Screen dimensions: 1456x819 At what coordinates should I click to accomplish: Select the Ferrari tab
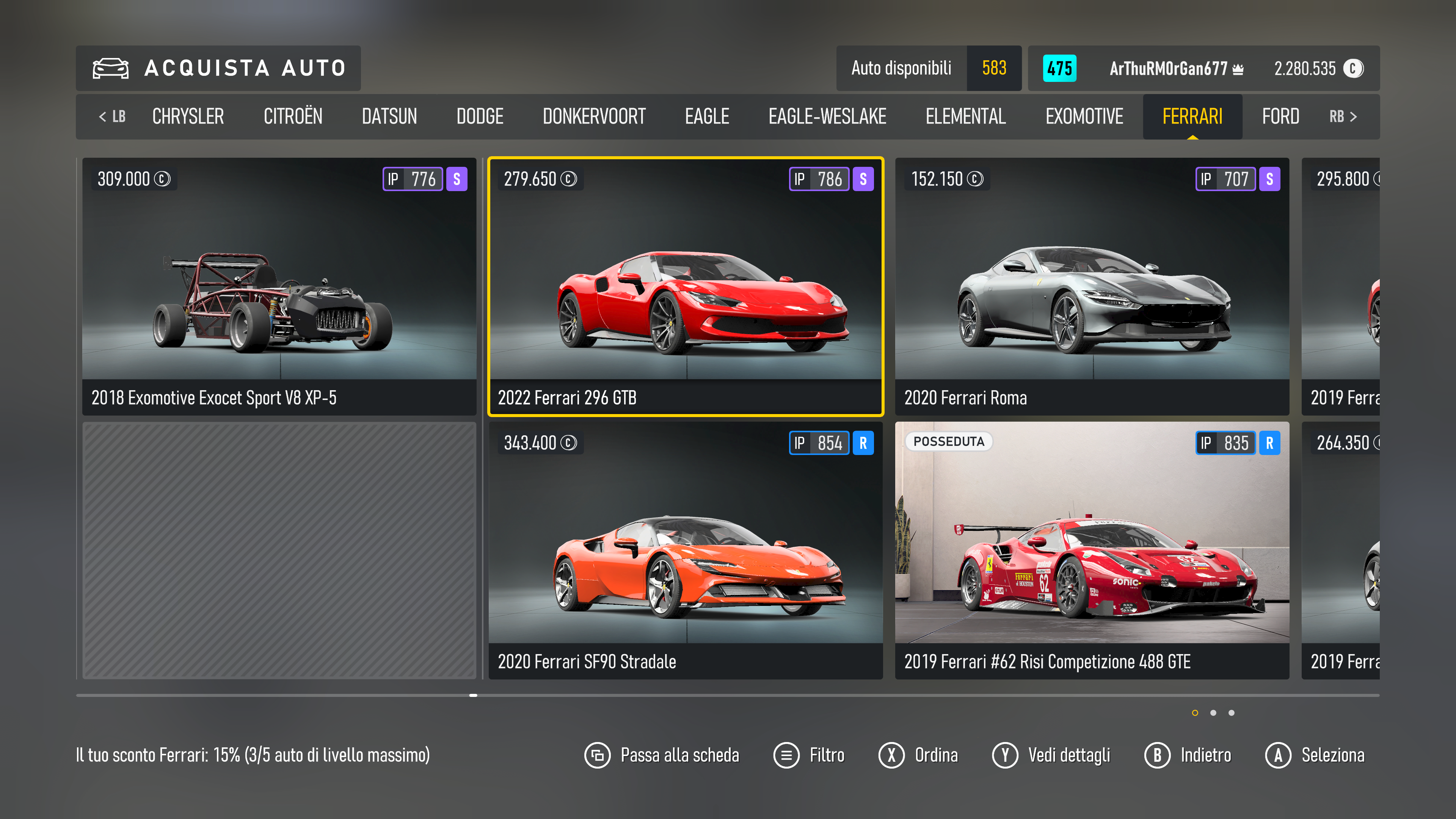1192,116
